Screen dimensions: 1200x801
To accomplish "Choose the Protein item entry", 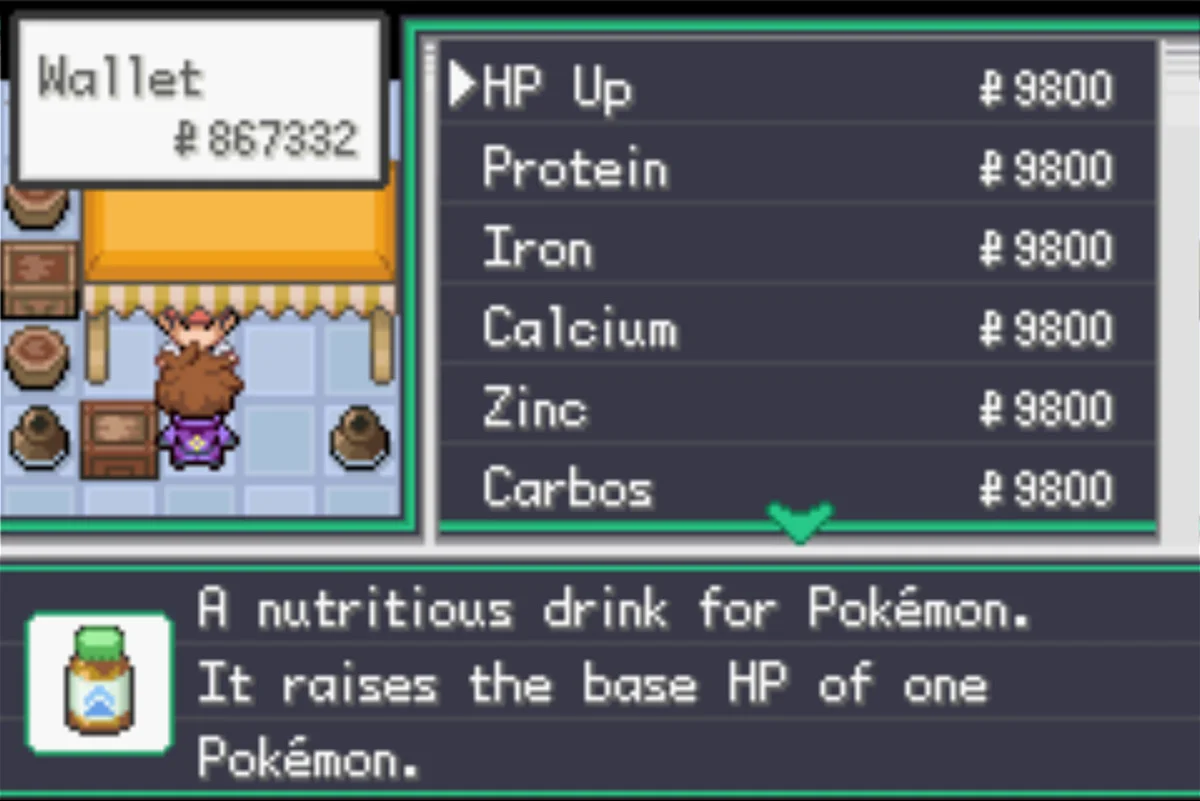I will tap(574, 168).
